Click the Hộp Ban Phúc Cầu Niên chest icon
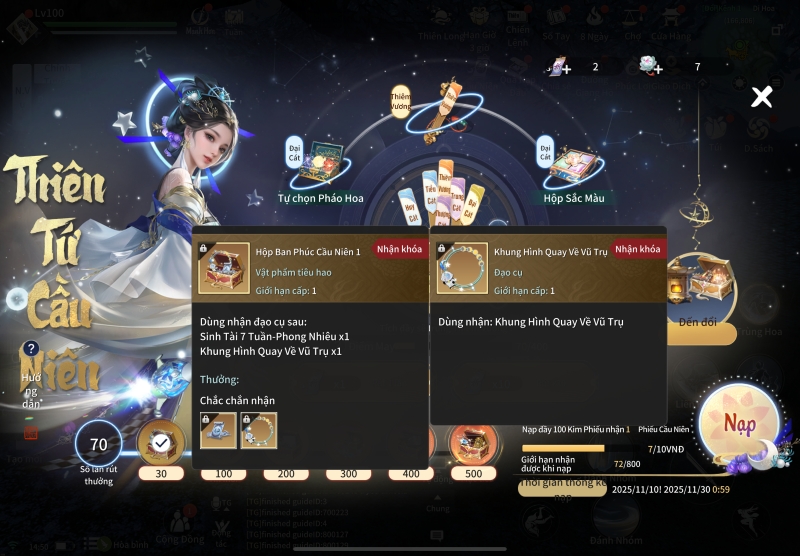The height and width of the screenshot is (556, 800). (223, 268)
